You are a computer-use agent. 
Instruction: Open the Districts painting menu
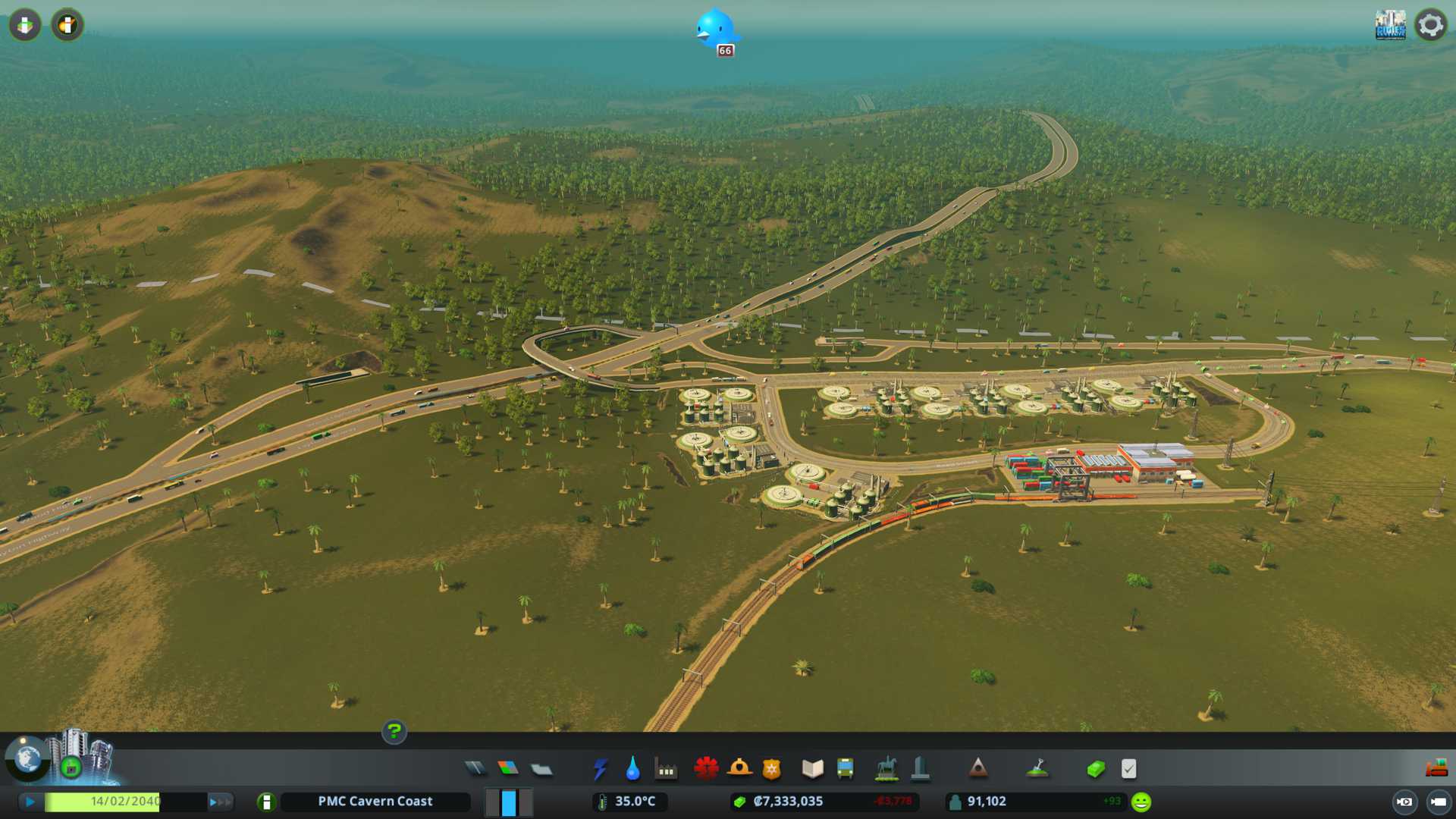tap(541, 769)
